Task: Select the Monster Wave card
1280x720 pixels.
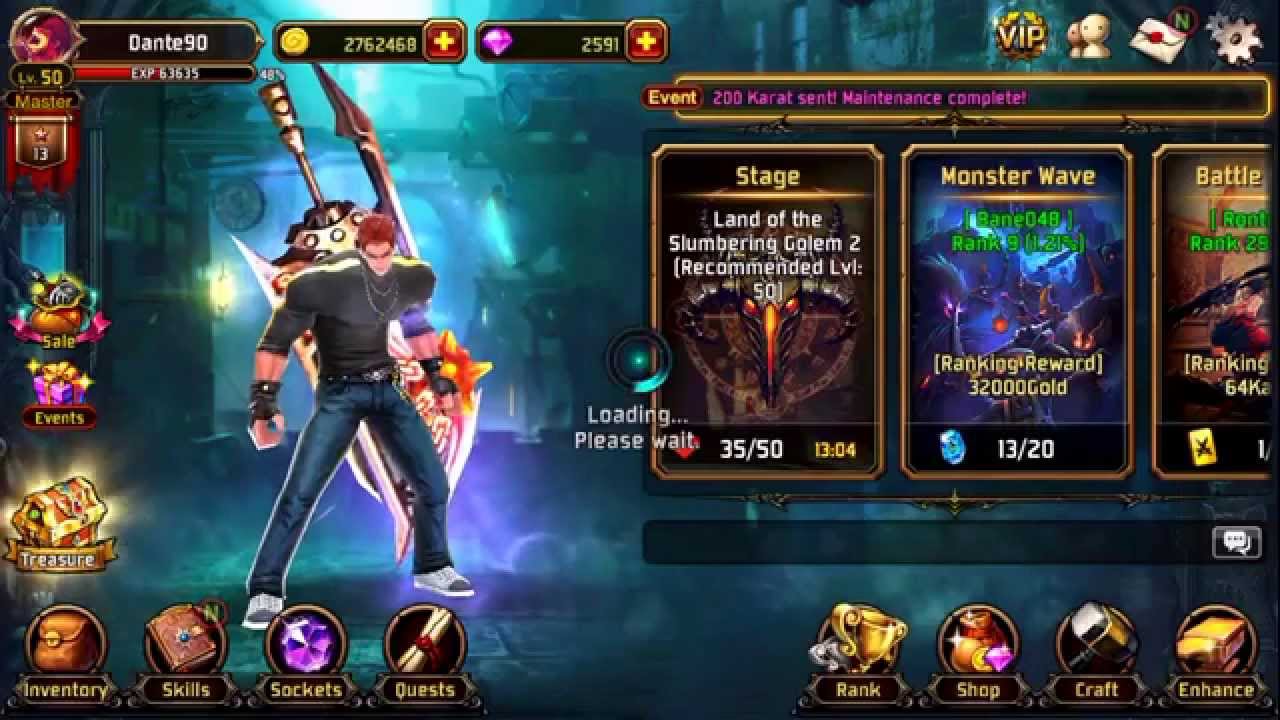Action: click(x=1022, y=310)
